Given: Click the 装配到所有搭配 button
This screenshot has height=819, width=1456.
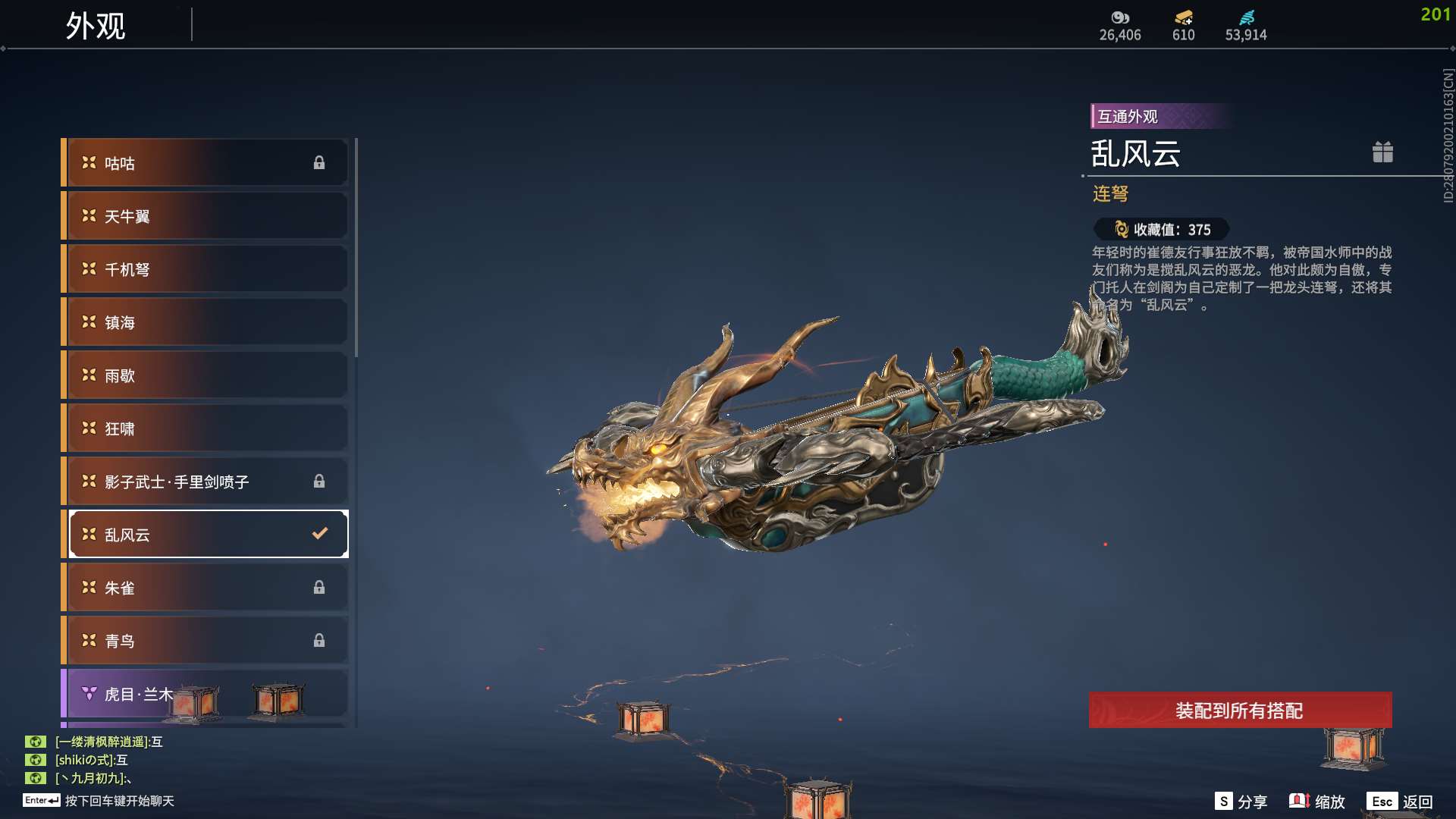Looking at the screenshot, I should 1240,711.
